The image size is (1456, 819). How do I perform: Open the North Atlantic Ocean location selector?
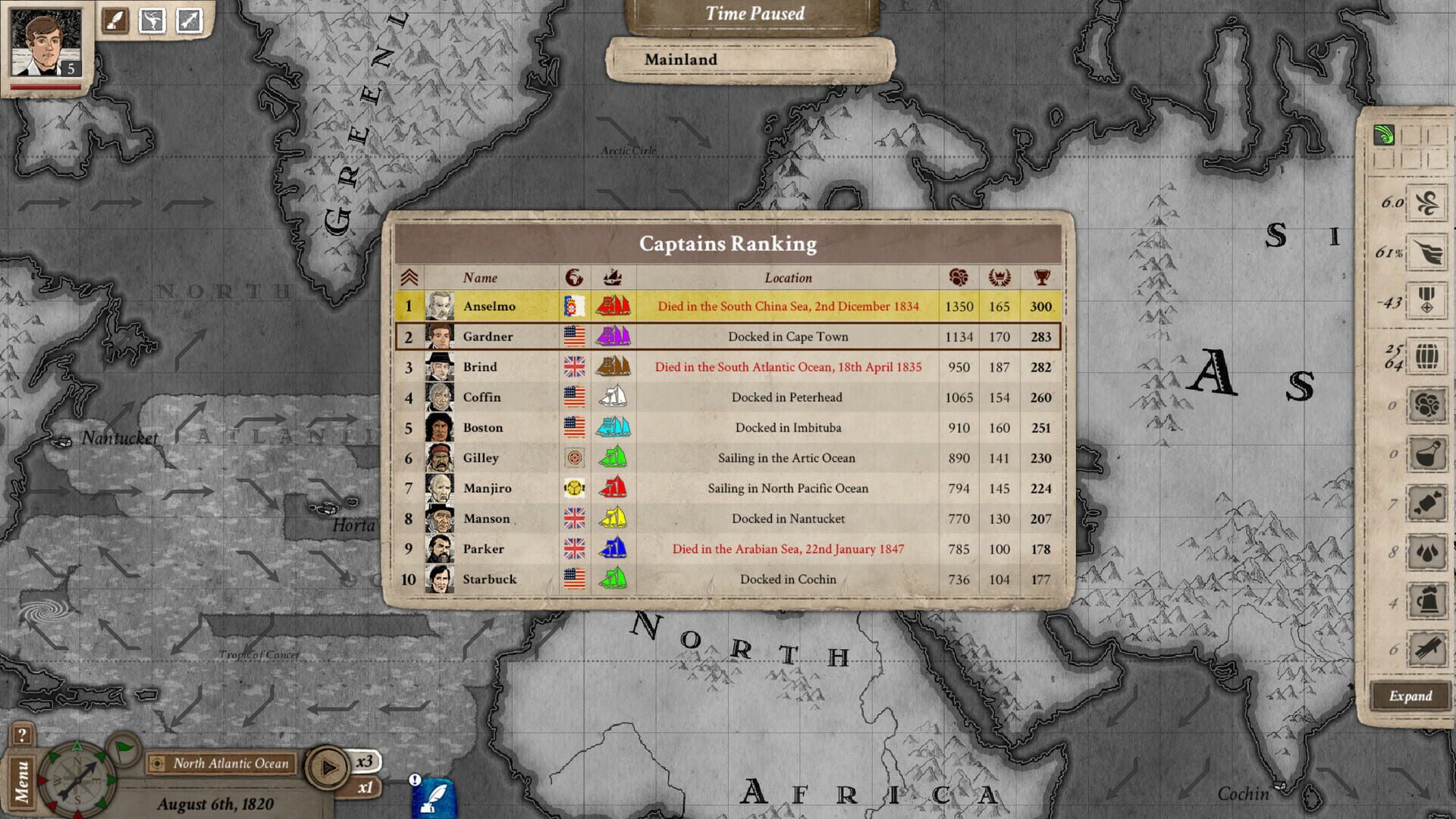pyautogui.click(x=223, y=764)
